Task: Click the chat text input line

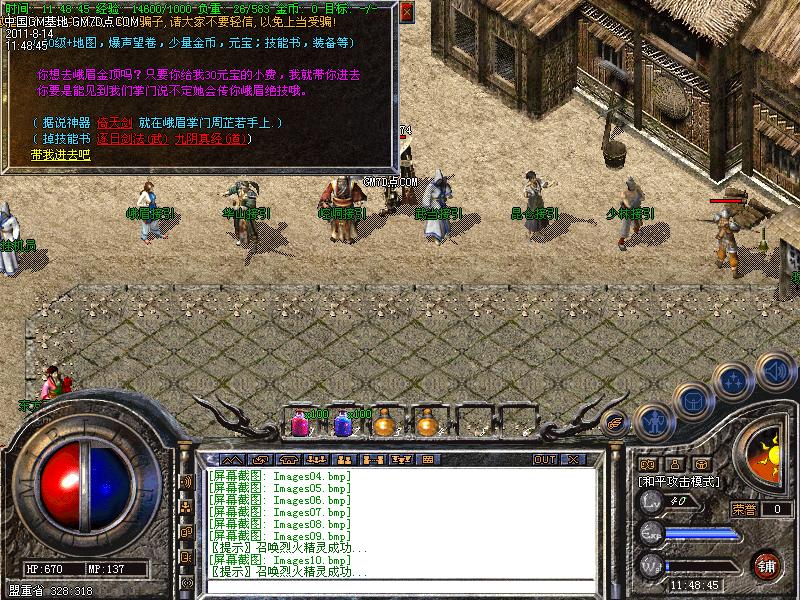Action: coord(400,586)
